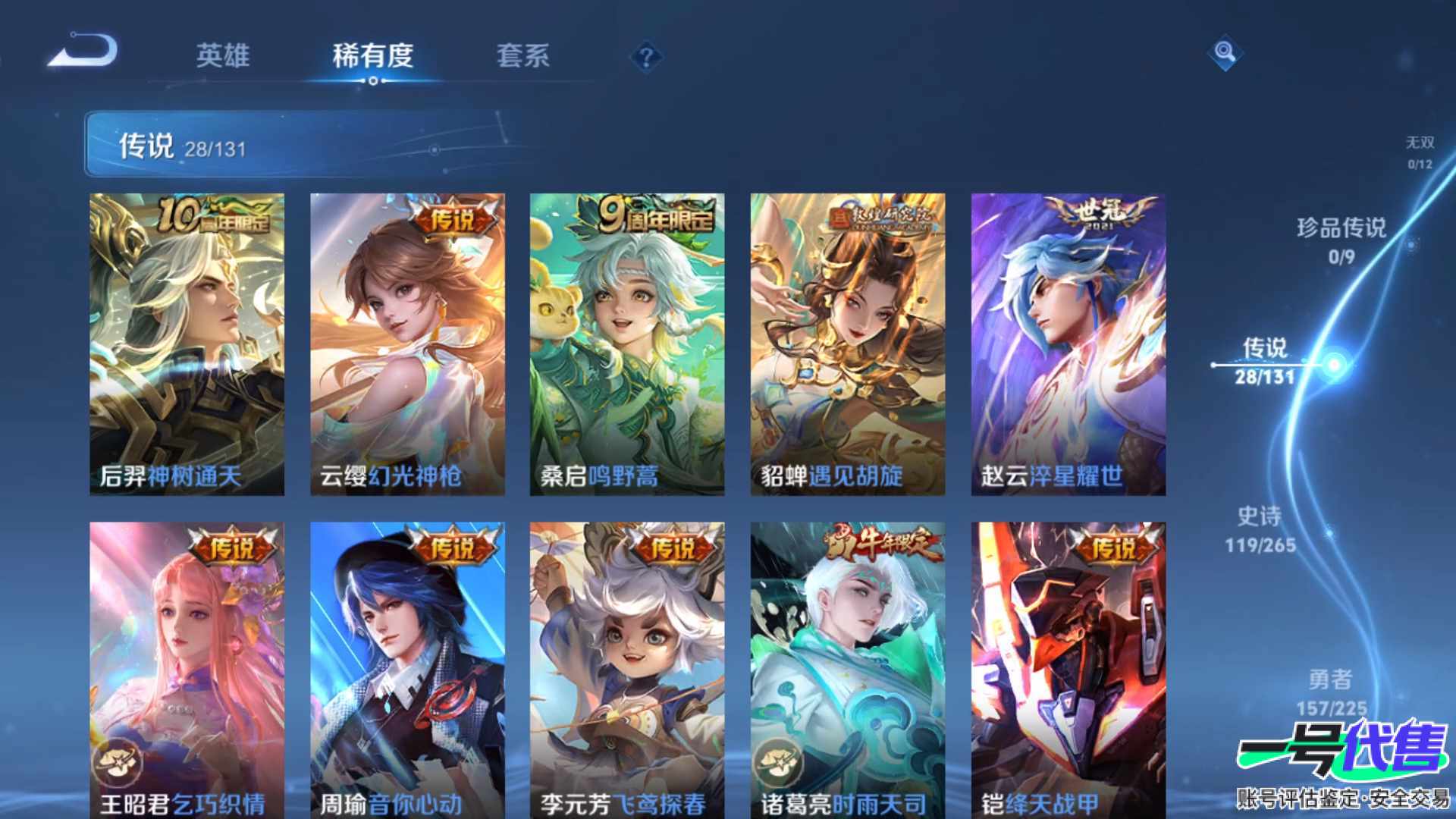Open search via the magnifier icon
This screenshot has width=1456, height=819.
tap(1225, 53)
